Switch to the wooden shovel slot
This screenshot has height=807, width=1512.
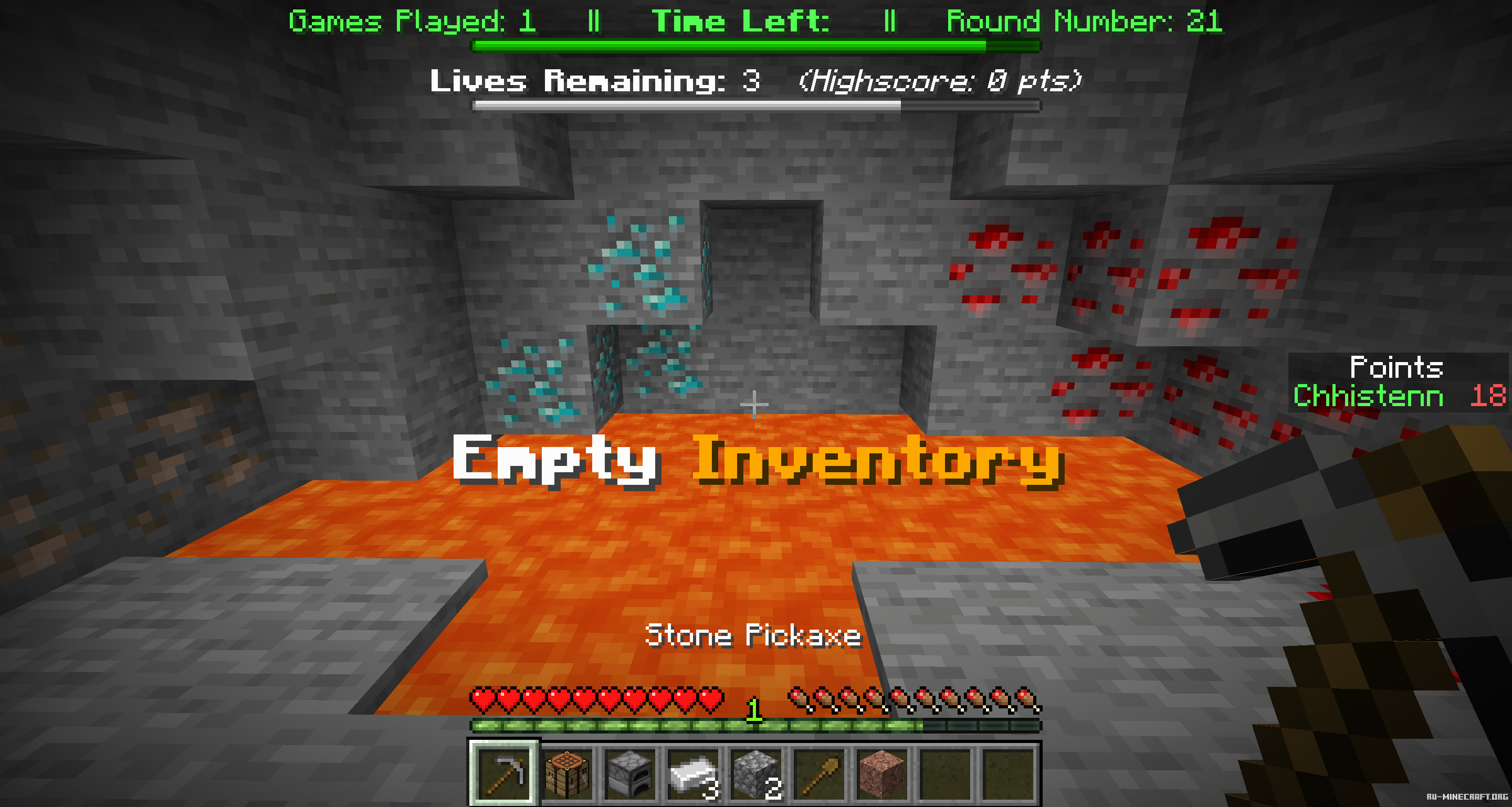pyautogui.click(x=820, y=774)
